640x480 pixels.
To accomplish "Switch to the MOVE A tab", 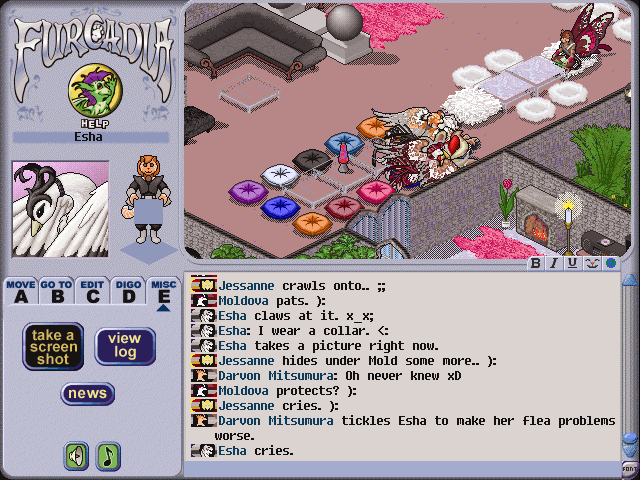I will pyautogui.click(x=20, y=291).
